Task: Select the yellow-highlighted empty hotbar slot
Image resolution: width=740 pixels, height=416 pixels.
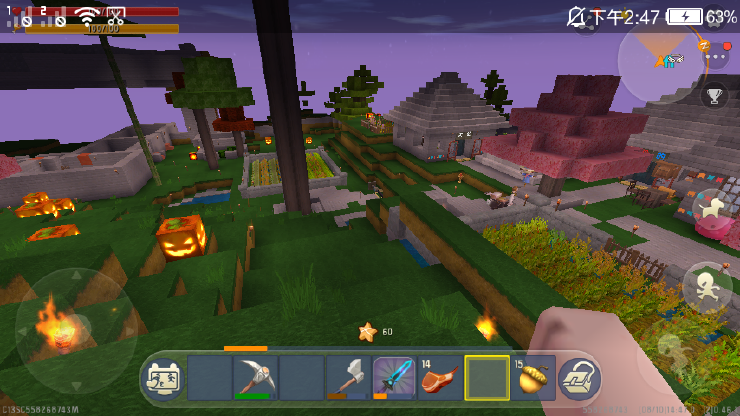Action: tap(487, 378)
